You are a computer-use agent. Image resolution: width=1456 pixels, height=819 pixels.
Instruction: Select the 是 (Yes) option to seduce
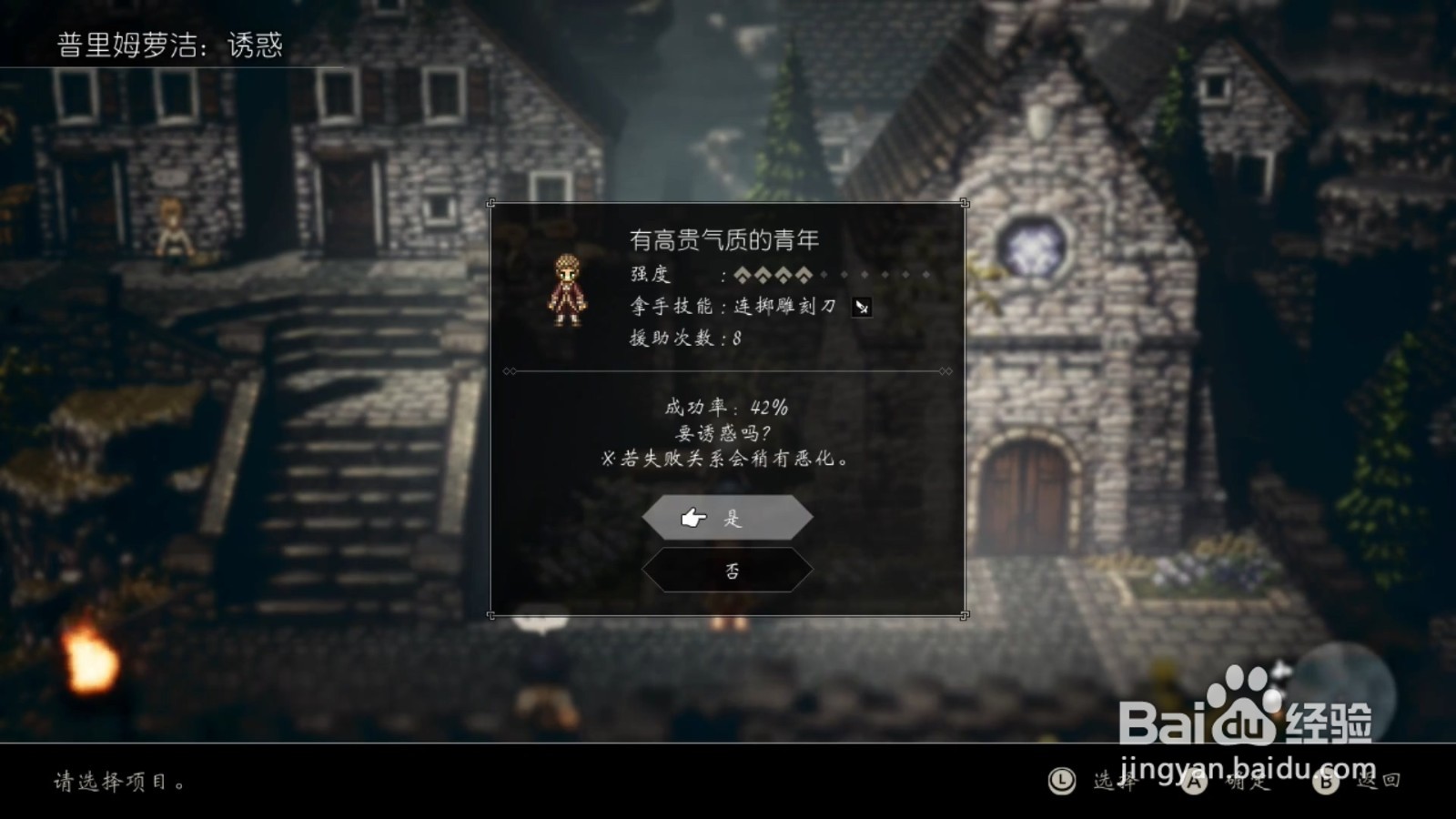pos(727,516)
